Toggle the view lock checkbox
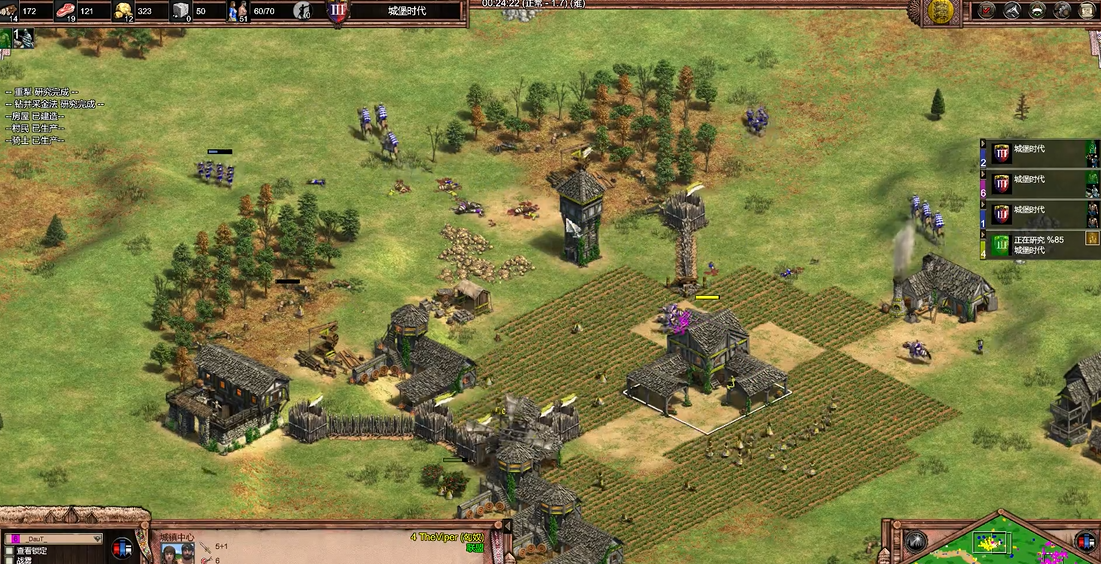 9,550
